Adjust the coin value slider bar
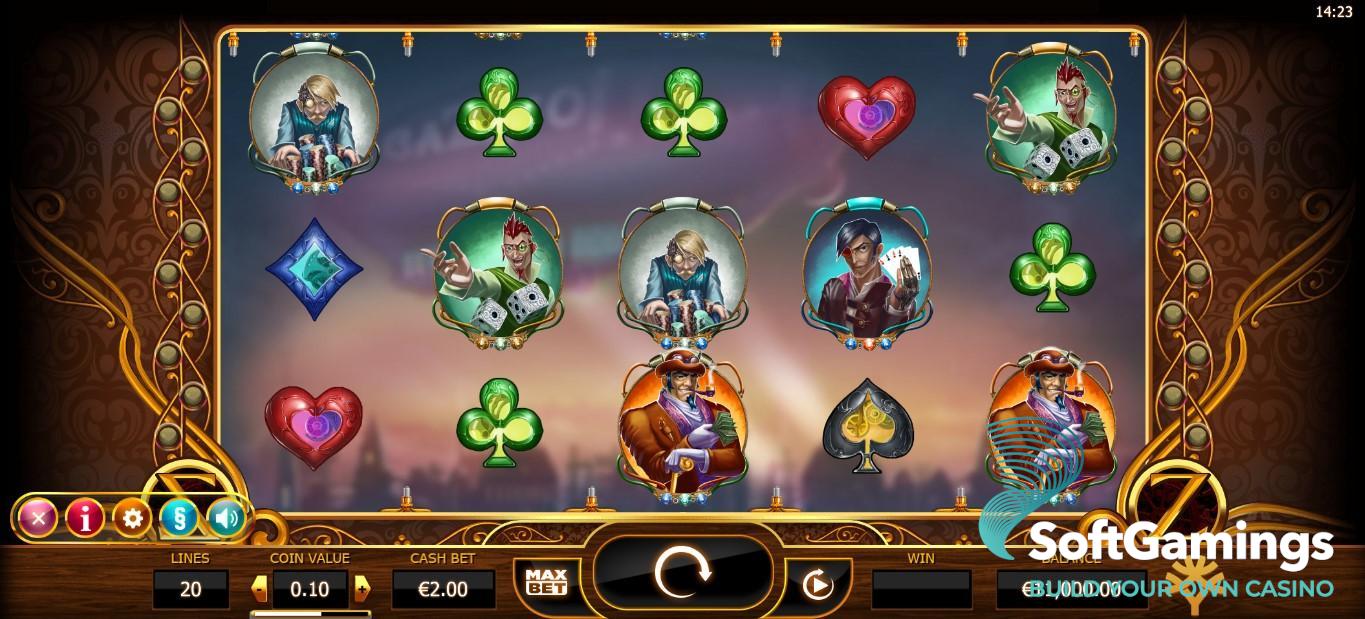1365x619 pixels. tap(309, 614)
